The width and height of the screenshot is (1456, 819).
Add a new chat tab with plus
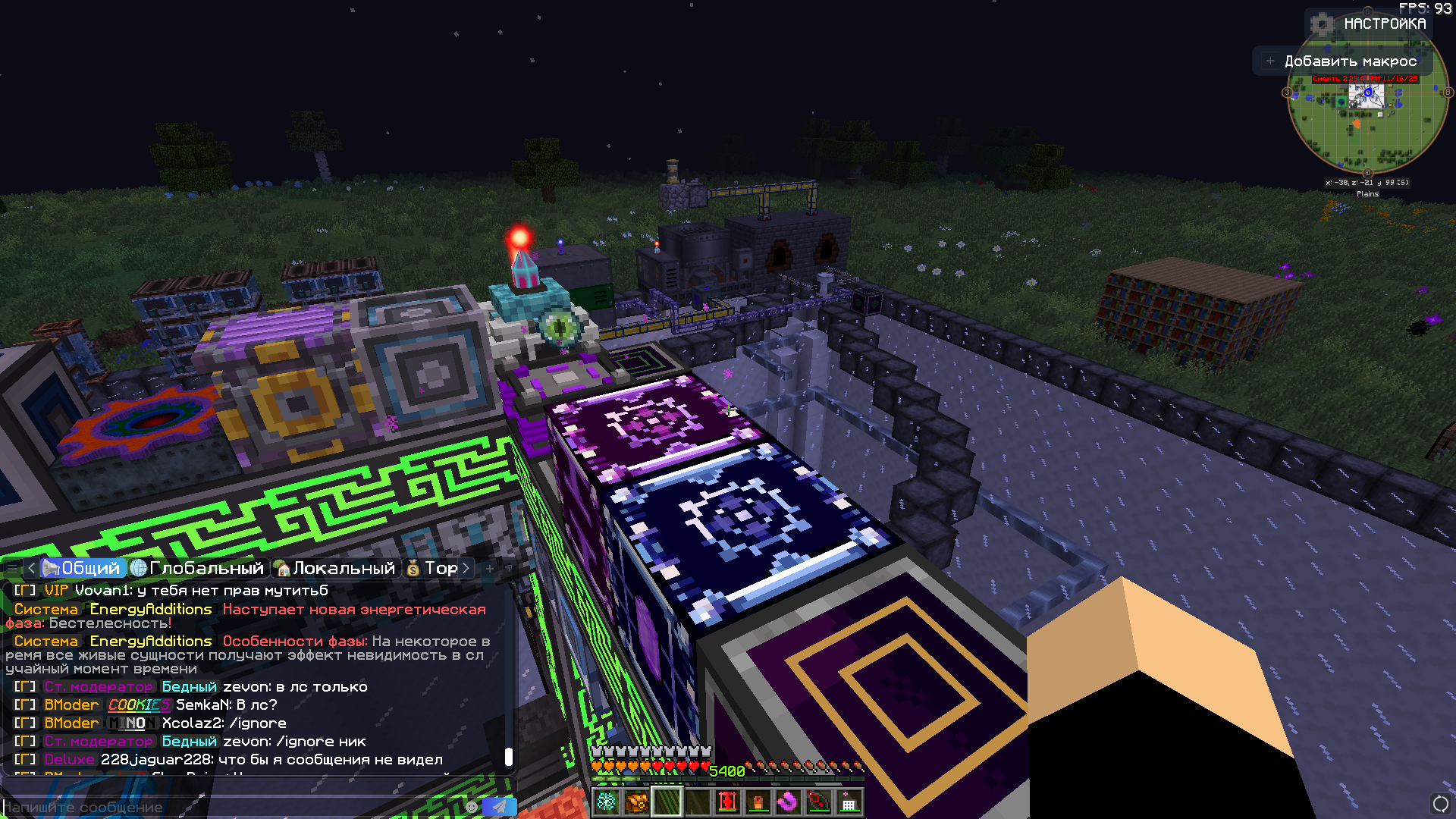click(490, 568)
